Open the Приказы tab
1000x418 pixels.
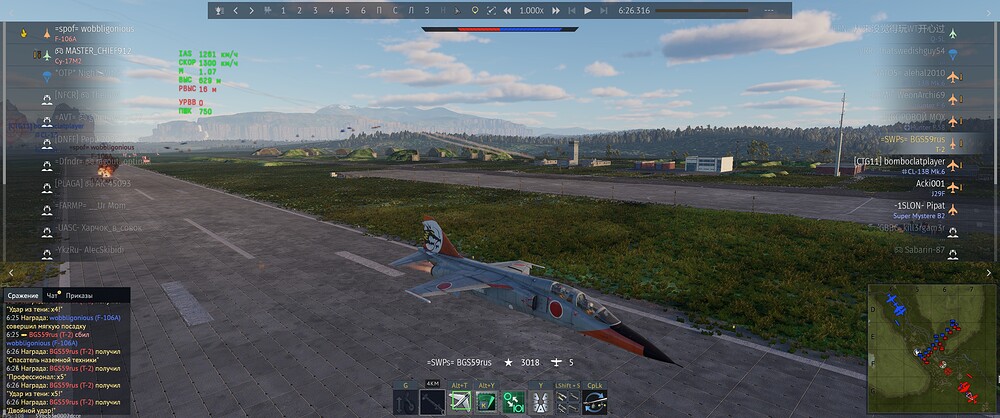click(x=78, y=296)
